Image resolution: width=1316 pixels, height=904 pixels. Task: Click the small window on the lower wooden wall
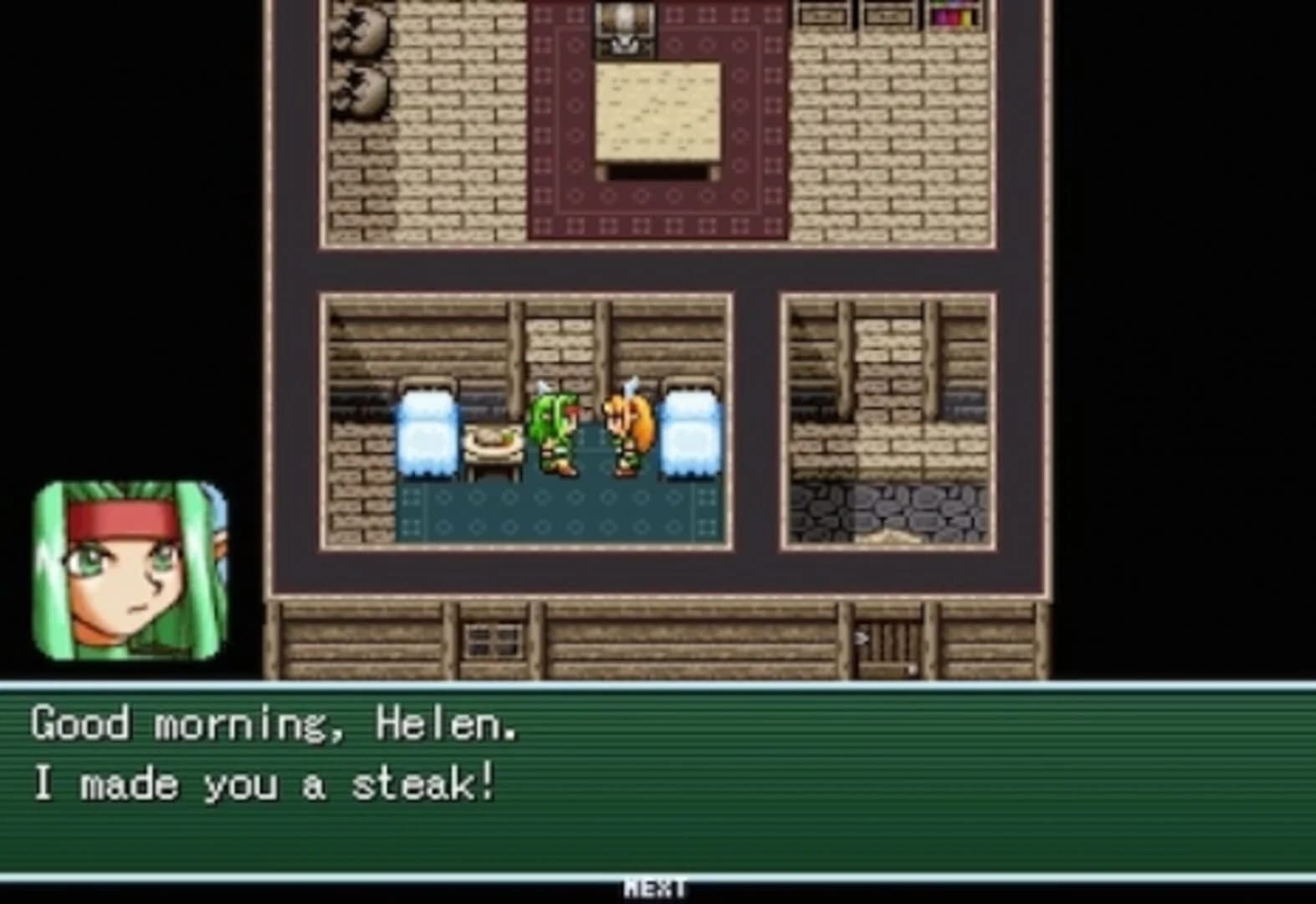pyautogui.click(x=492, y=639)
